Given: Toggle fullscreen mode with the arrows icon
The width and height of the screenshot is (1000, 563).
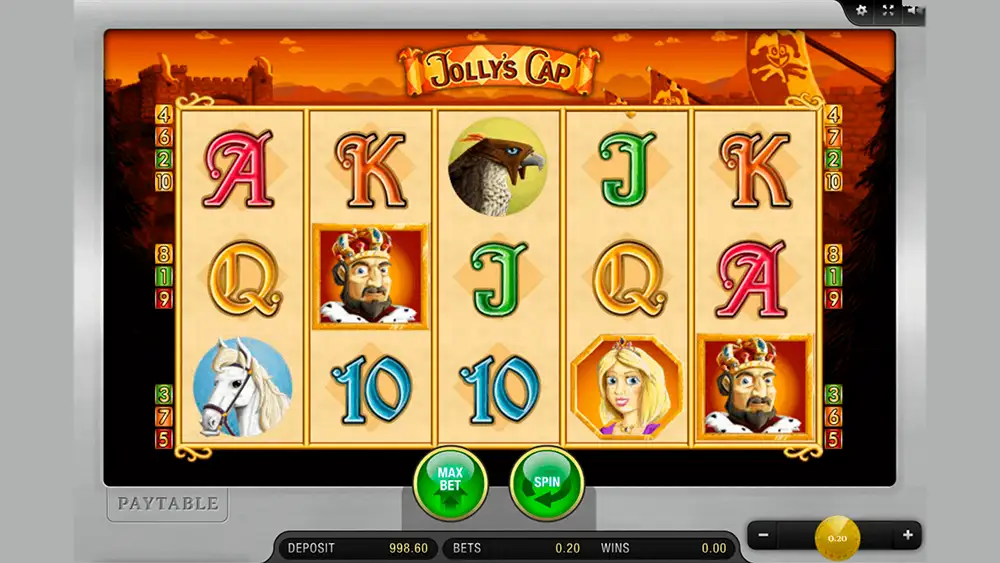Looking at the screenshot, I should 887,11.
